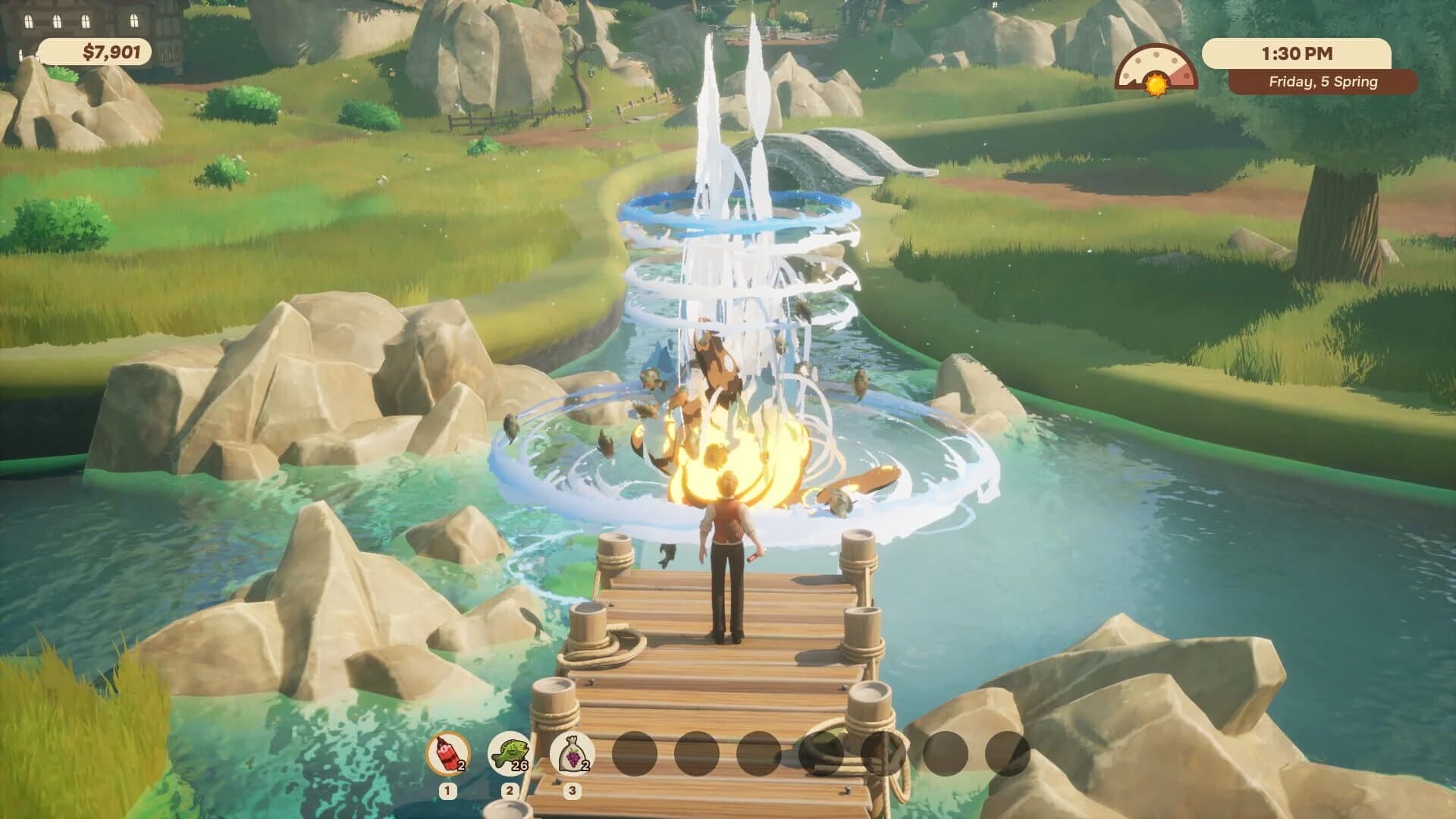This screenshot has height=819, width=1456.
Task: Select the fish item in hotbar slot 2
Action: coord(510,755)
